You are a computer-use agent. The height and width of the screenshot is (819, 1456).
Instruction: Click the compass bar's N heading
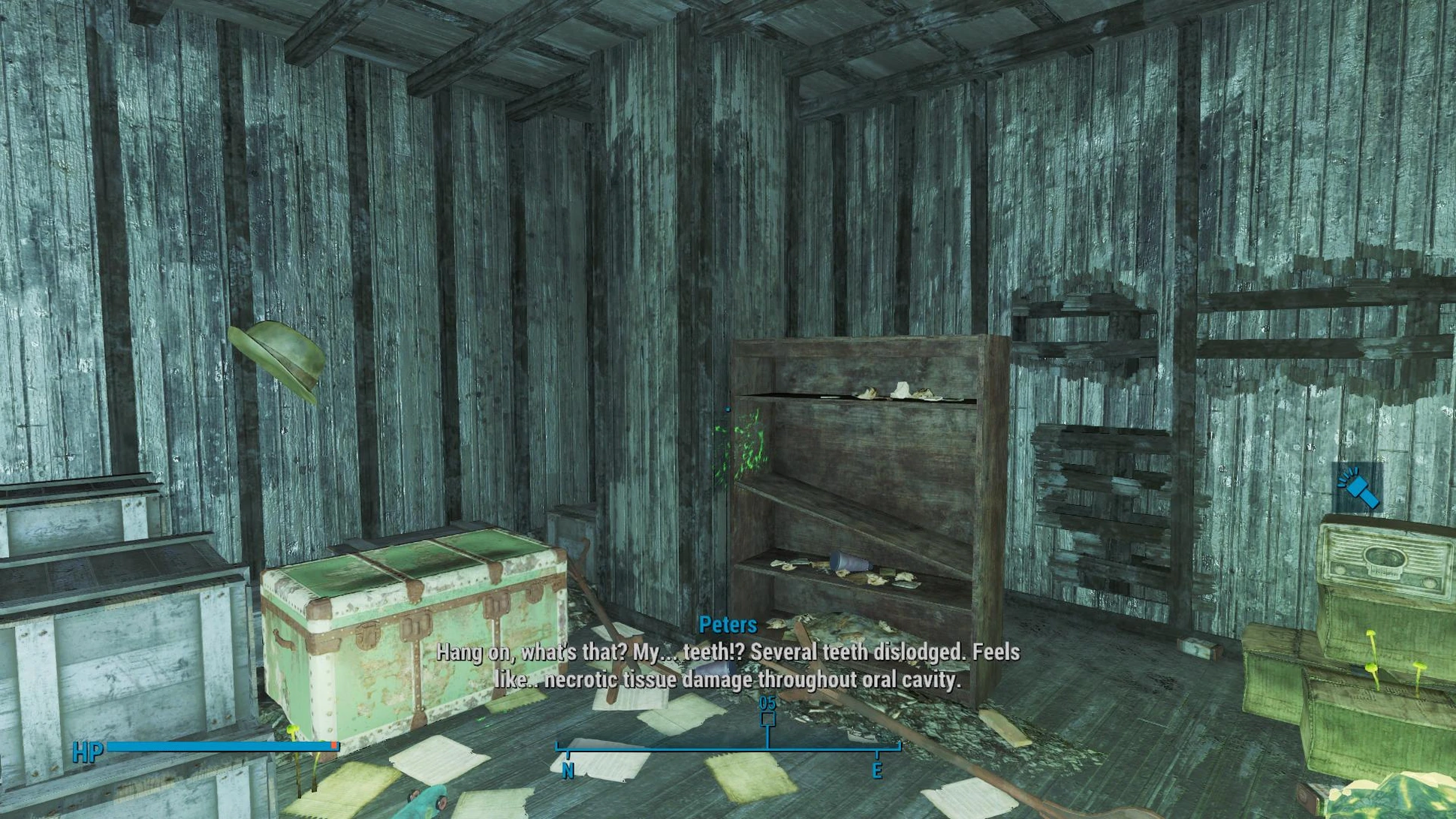point(568,770)
